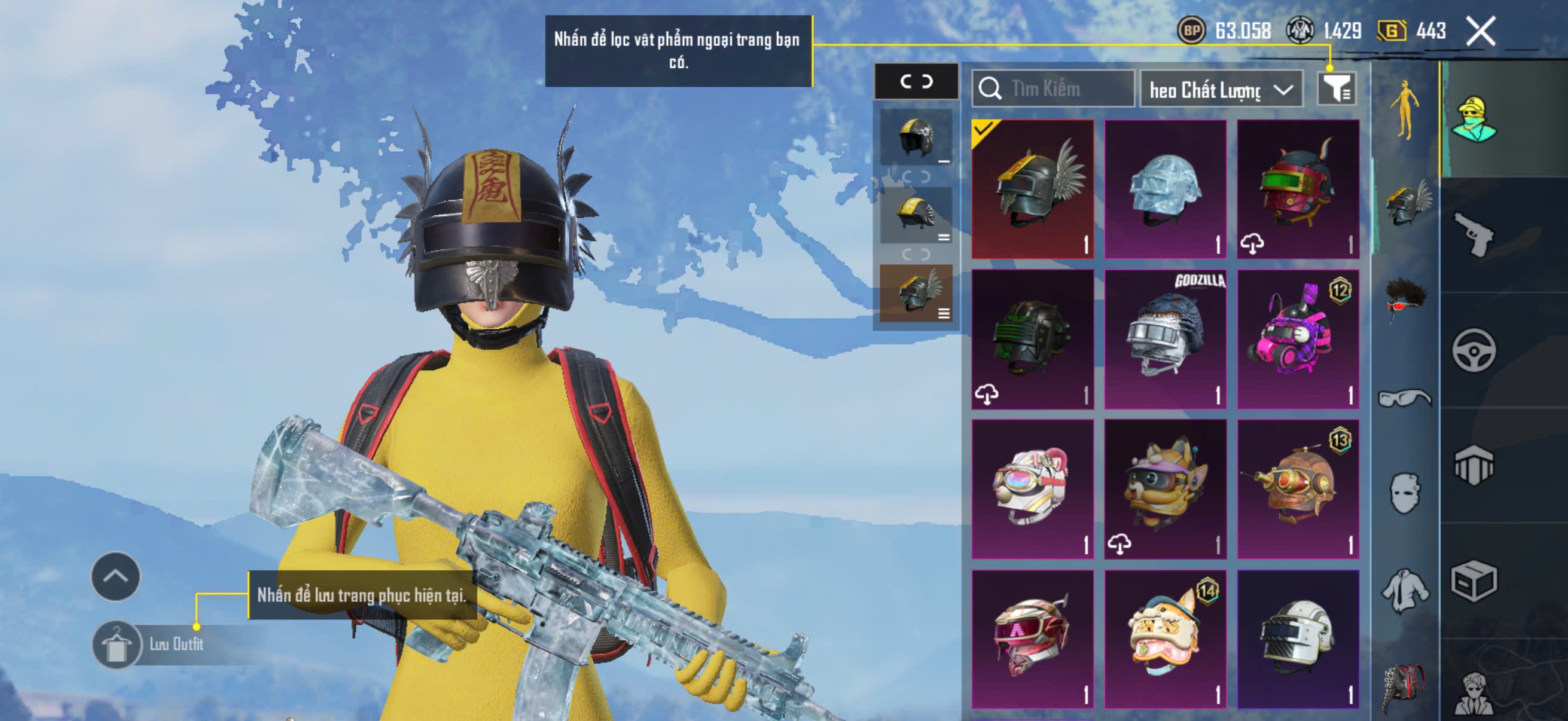The image size is (1568, 721).
Task: Open the shirt clothing category
Action: [1404, 589]
